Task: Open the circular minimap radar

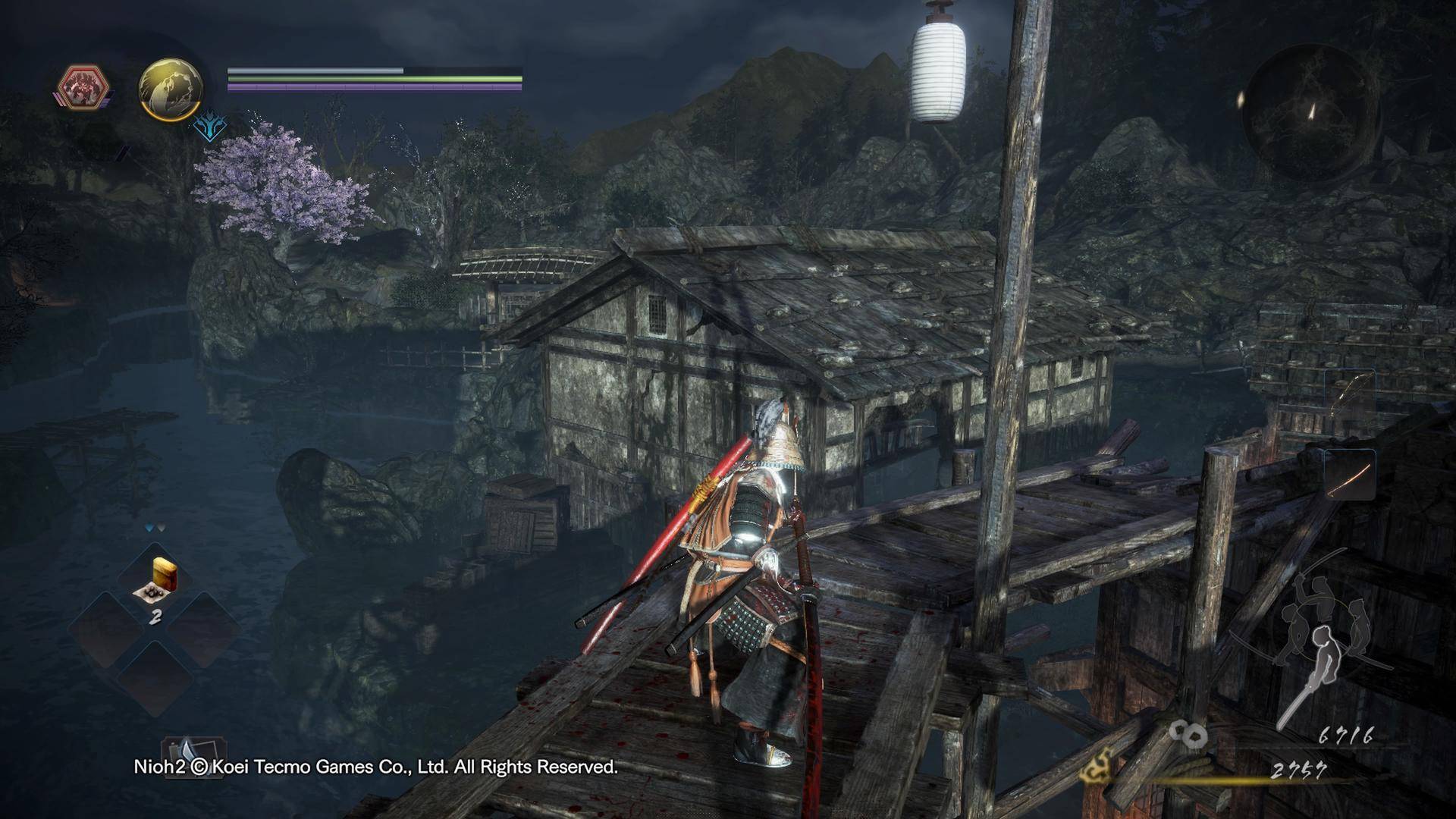Action: tap(1310, 112)
